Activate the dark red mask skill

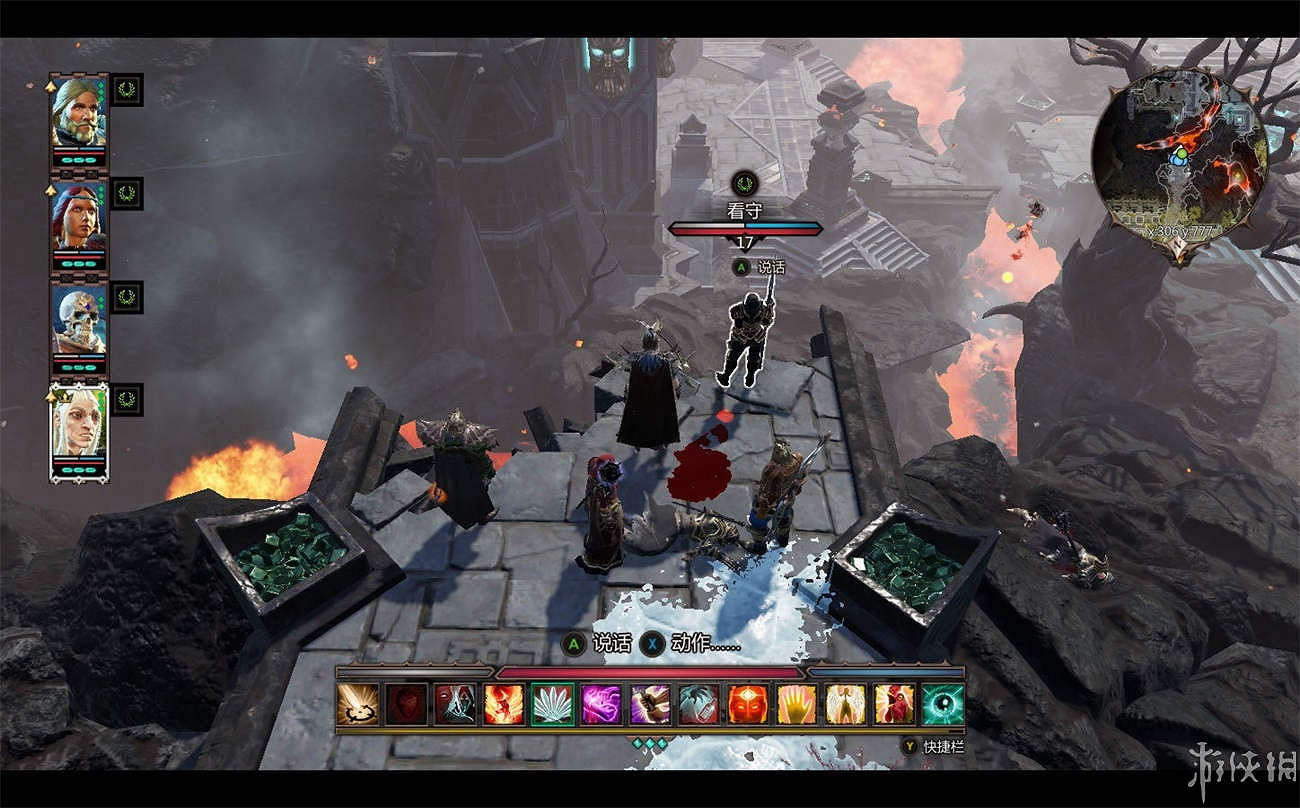tap(406, 704)
